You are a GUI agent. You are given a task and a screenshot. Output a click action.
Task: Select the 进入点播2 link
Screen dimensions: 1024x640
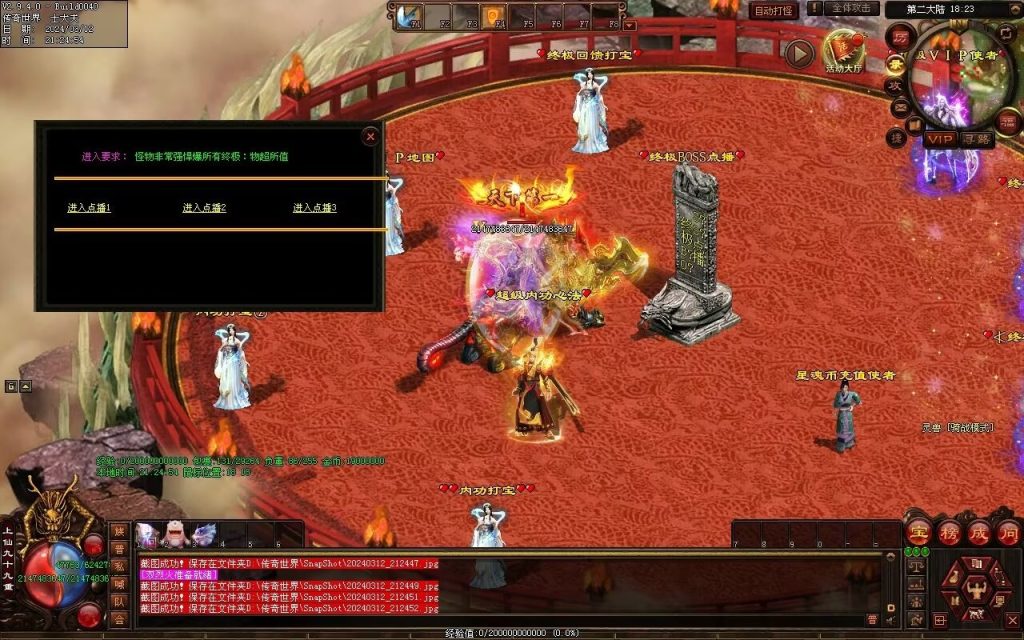coord(204,208)
